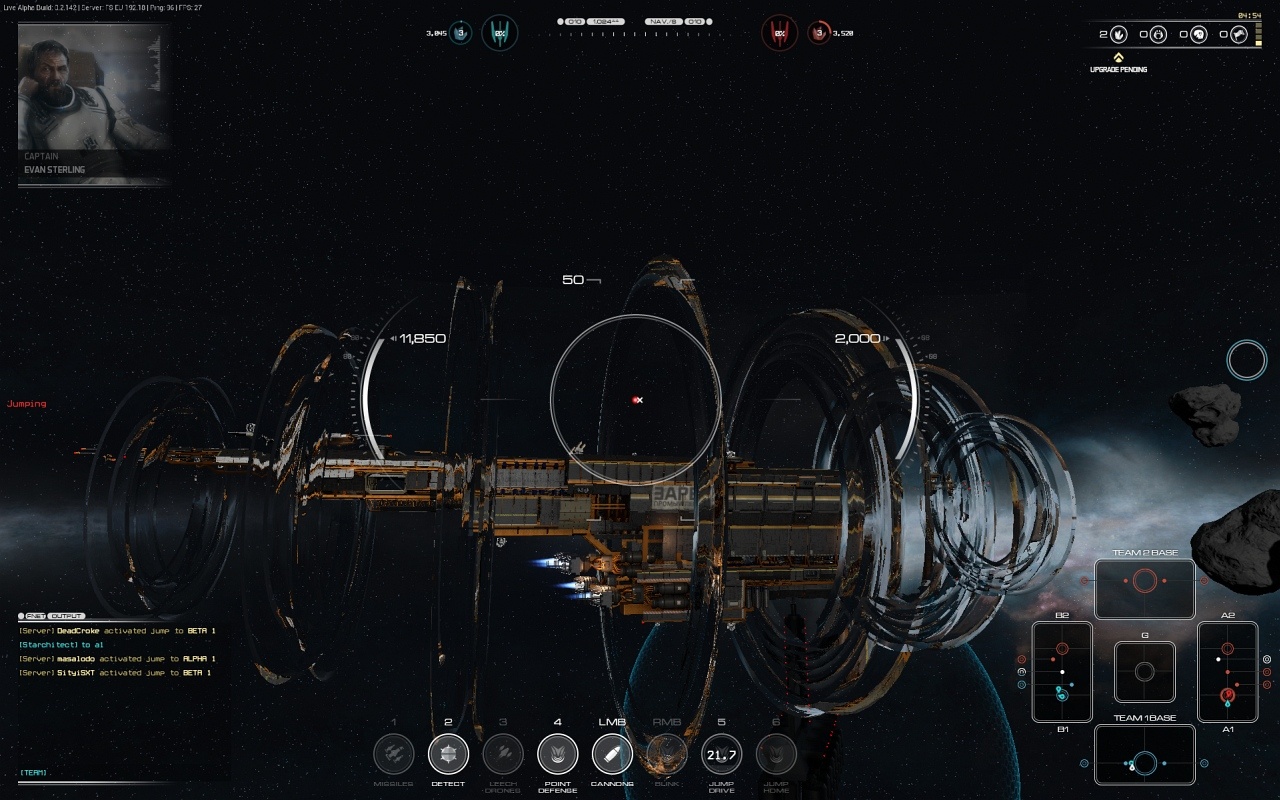This screenshot has width=1280, height=800.
Task: Activate the Detect ability
Action: (448, 754)
